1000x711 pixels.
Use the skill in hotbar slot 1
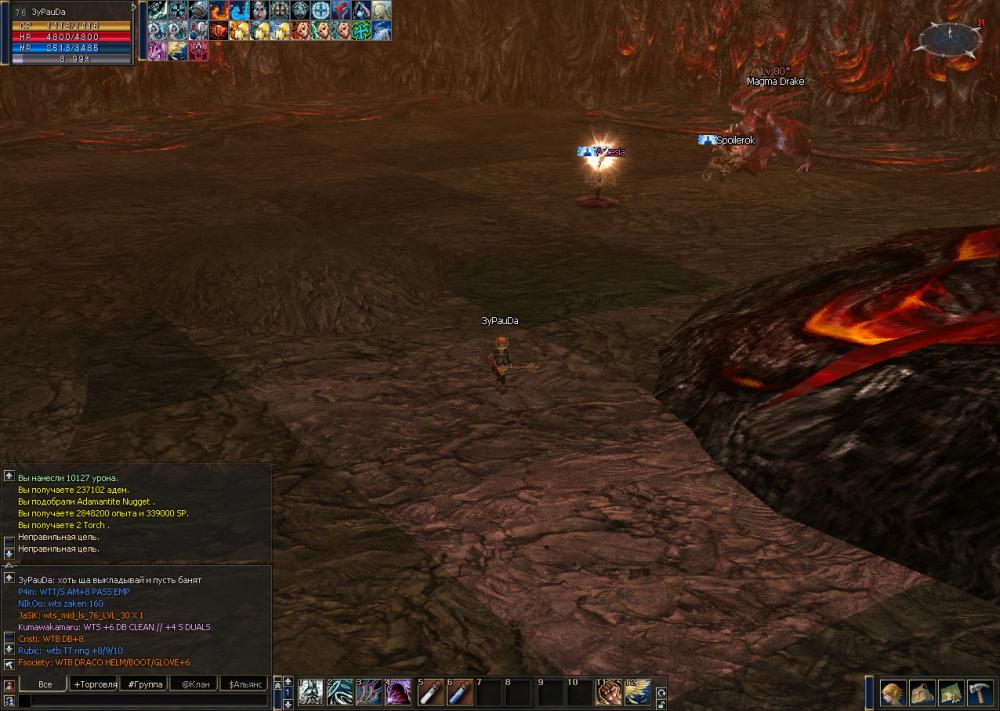(x=311, y=692)
